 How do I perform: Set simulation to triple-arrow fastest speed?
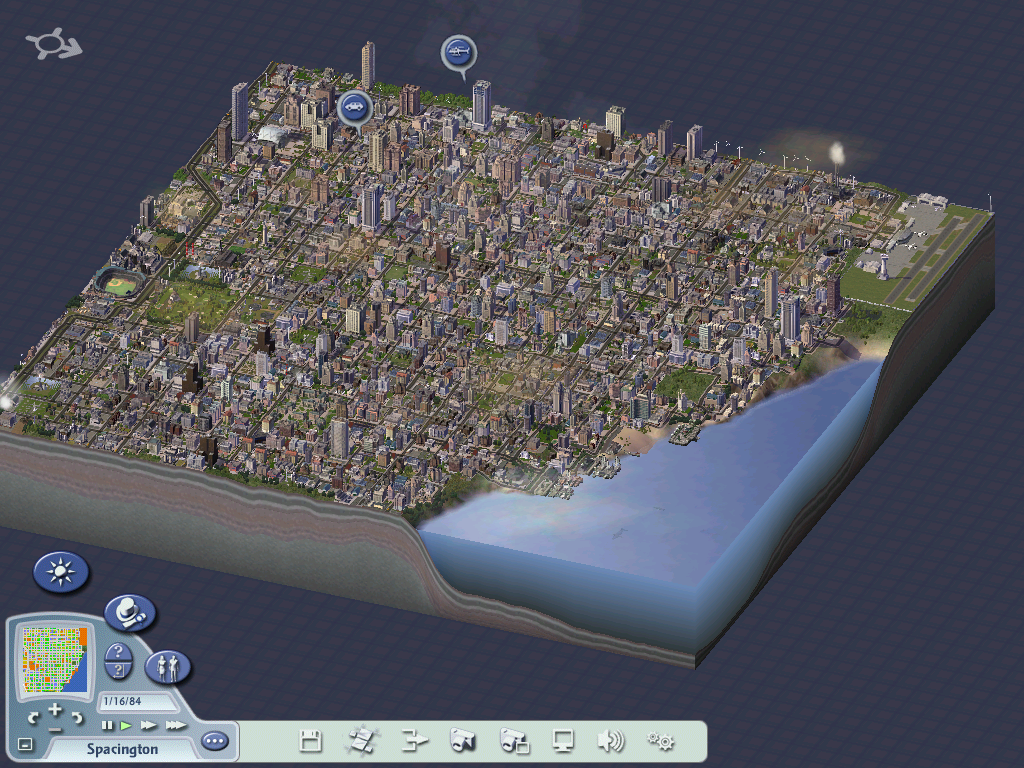(175, 725)
